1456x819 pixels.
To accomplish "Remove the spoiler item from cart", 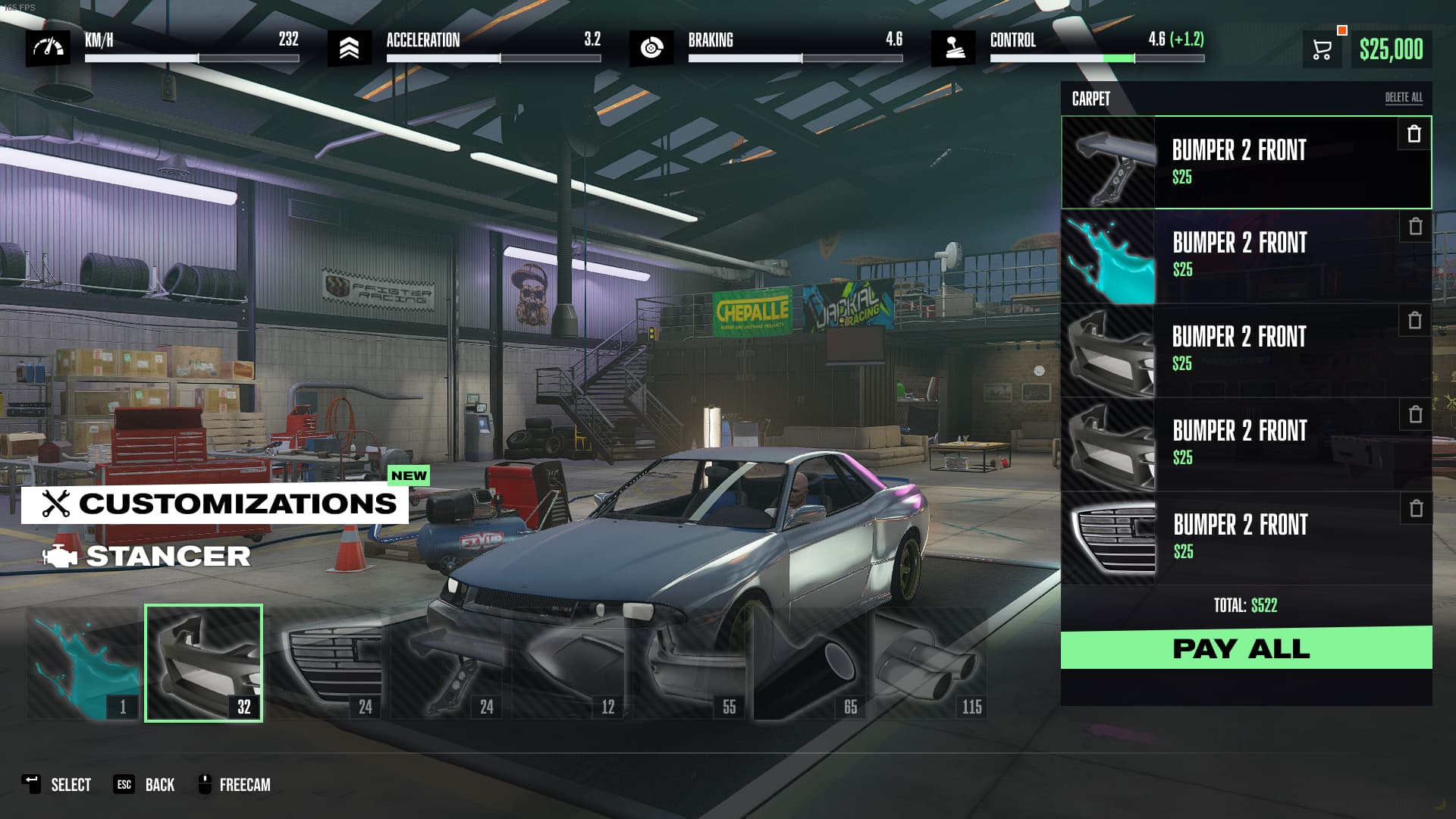I will (x=1414, y=134).
